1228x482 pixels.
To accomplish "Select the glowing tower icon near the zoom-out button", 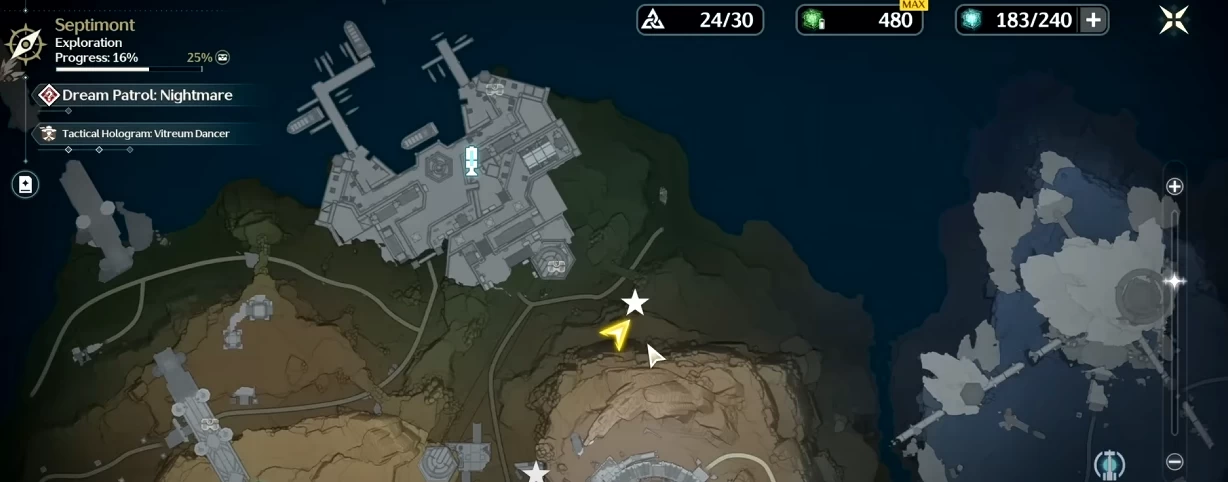I will tap(1109, 464).
